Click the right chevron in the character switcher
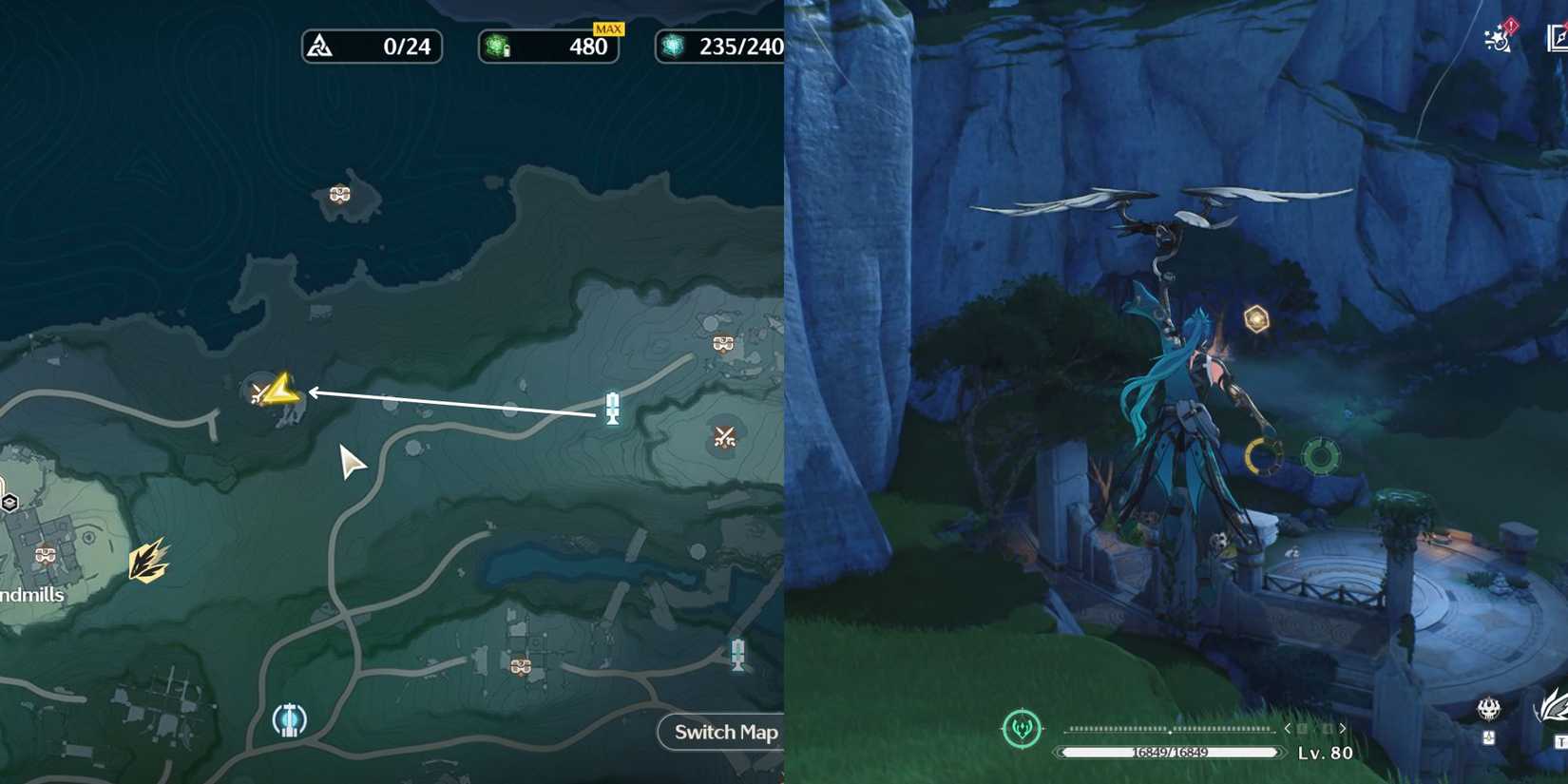Viewport: 1568px width, 784px height. [x=1342, y=728]
